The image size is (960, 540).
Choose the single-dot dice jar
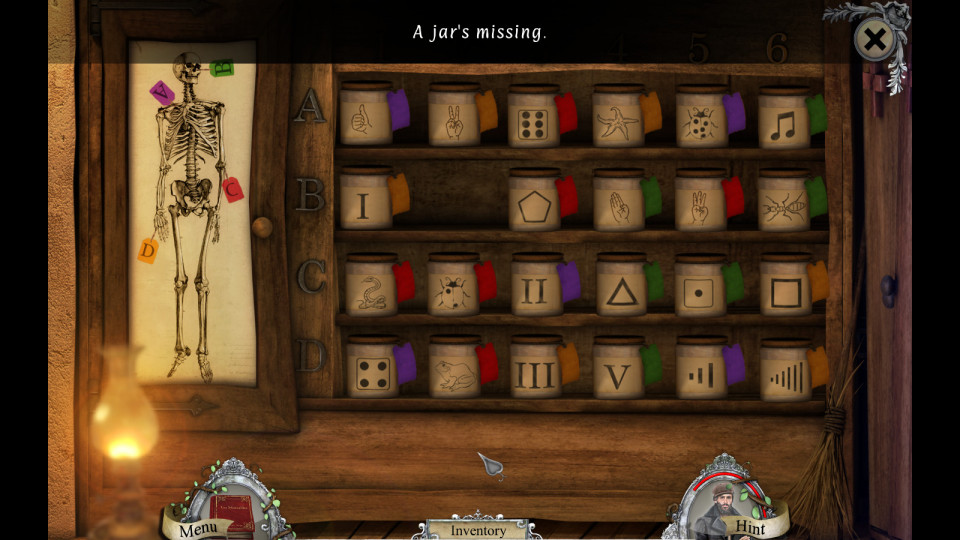[x=700, y=287]
